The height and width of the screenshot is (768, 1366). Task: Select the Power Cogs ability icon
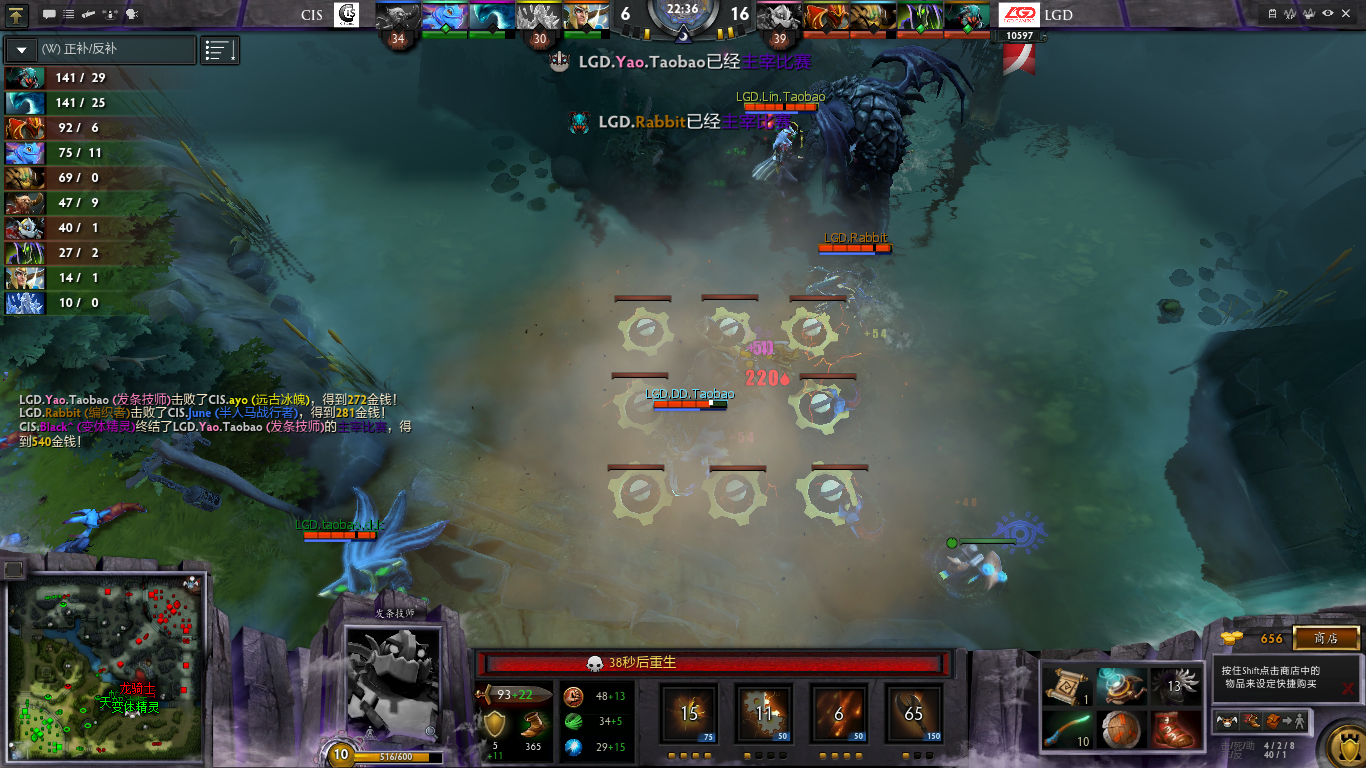click(764, 714)
